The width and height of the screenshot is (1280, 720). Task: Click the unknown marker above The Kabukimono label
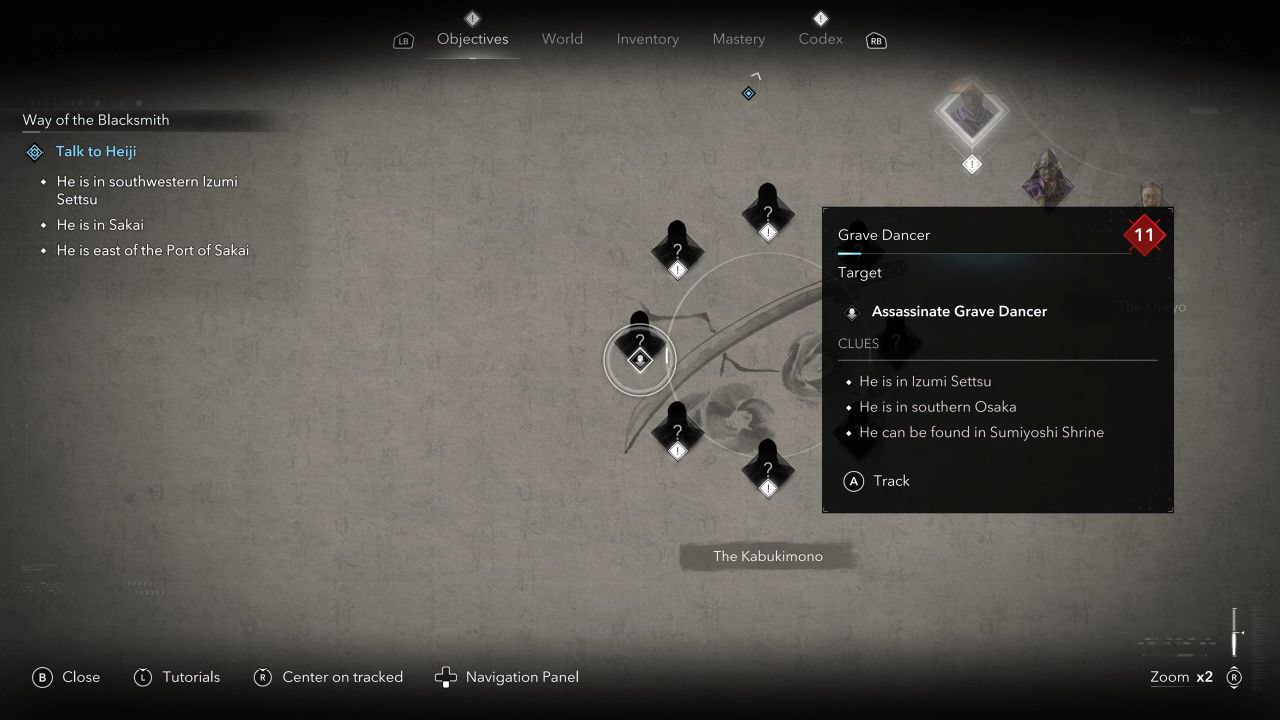(768, 468)
